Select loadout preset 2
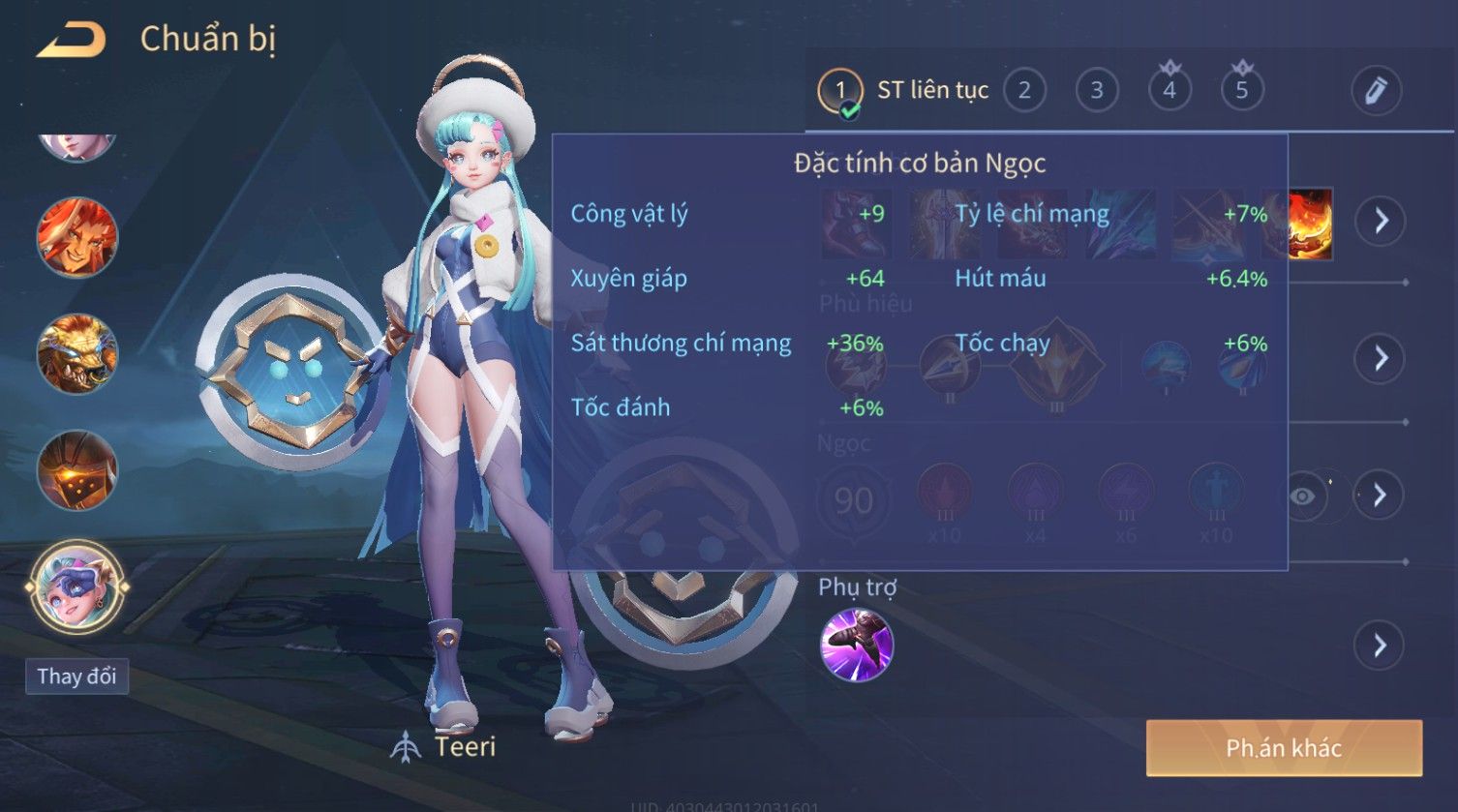 click(x=1024, y=91)
